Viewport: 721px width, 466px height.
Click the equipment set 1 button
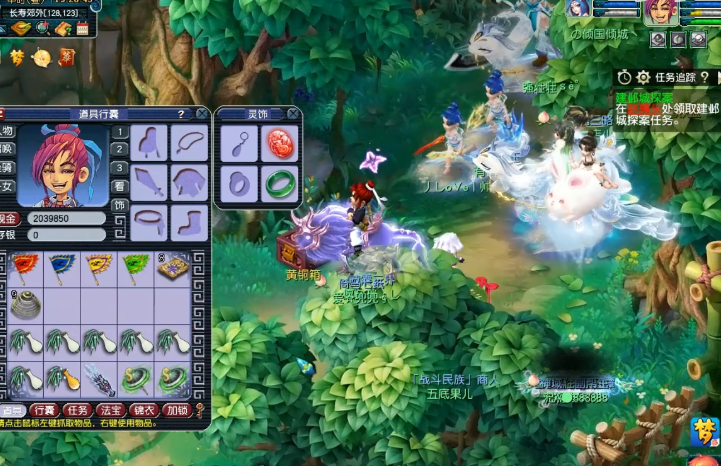[x=119, y=132]
